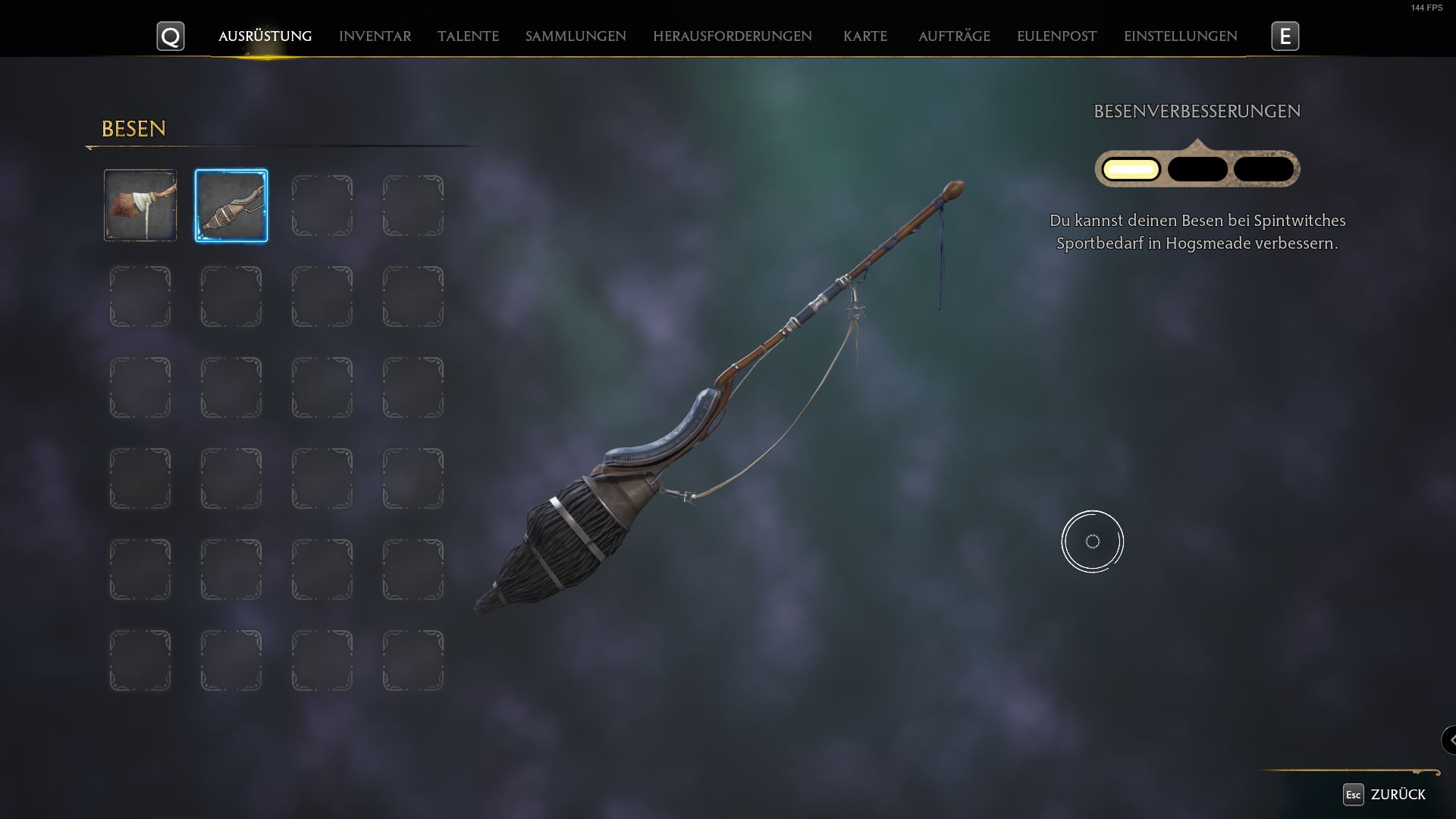1456x819 pixels.
Task: Select the second broom upgrade pip
Action: 1197,168
